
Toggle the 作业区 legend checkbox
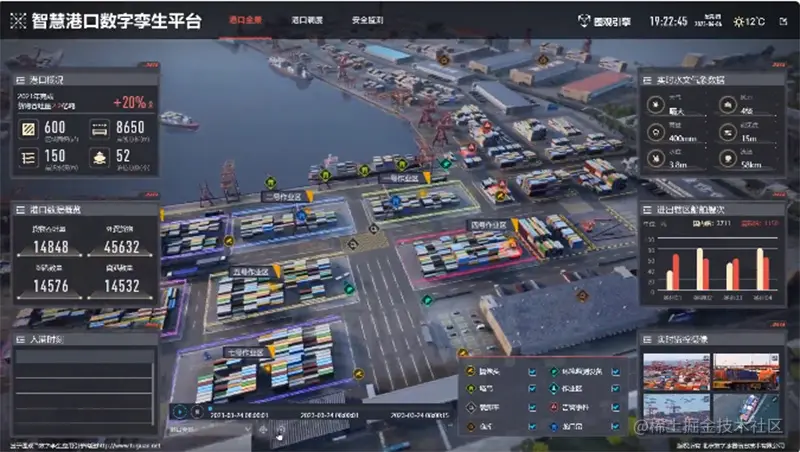615,390
